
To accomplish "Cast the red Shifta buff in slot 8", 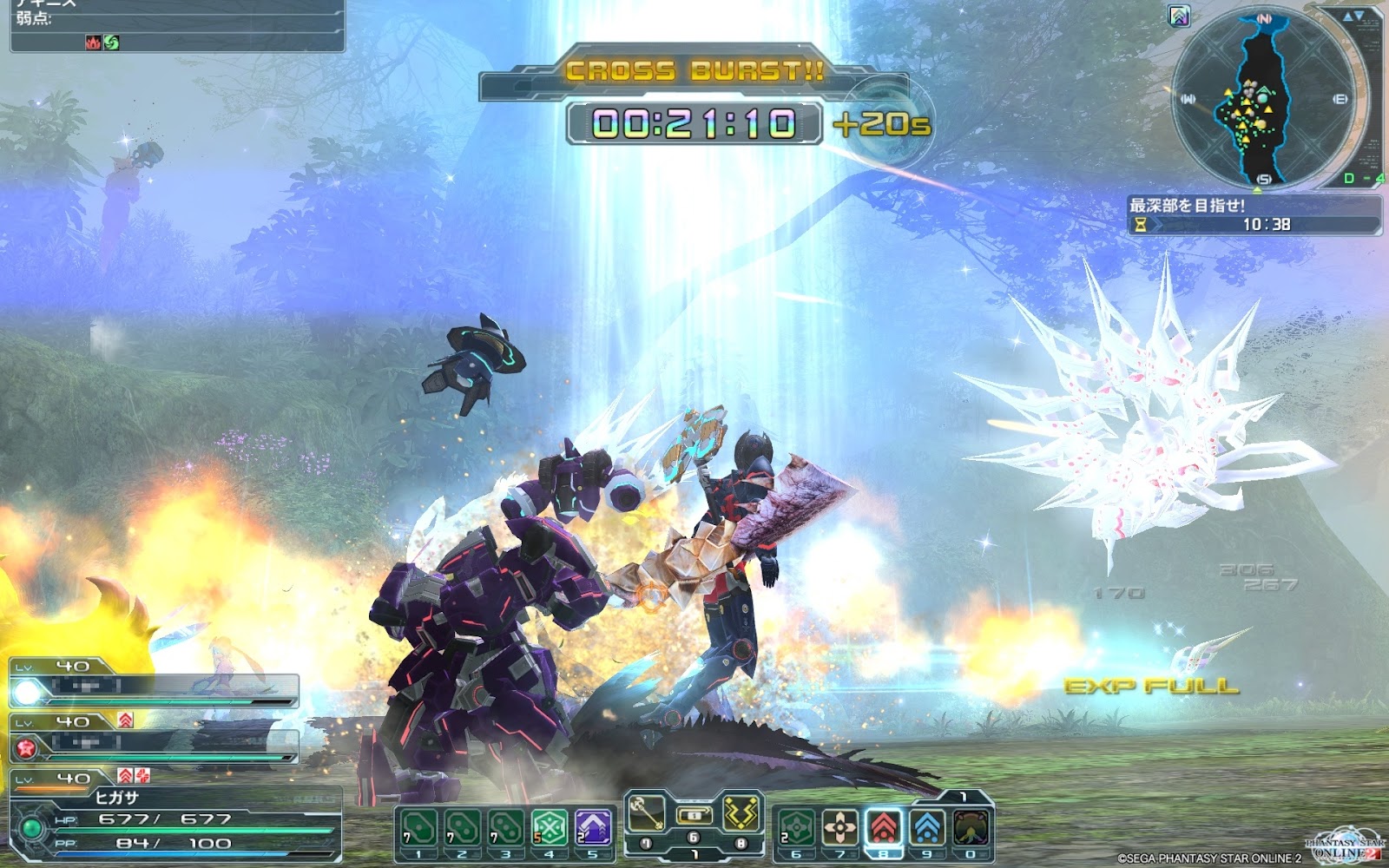I will tap(884, 828).
